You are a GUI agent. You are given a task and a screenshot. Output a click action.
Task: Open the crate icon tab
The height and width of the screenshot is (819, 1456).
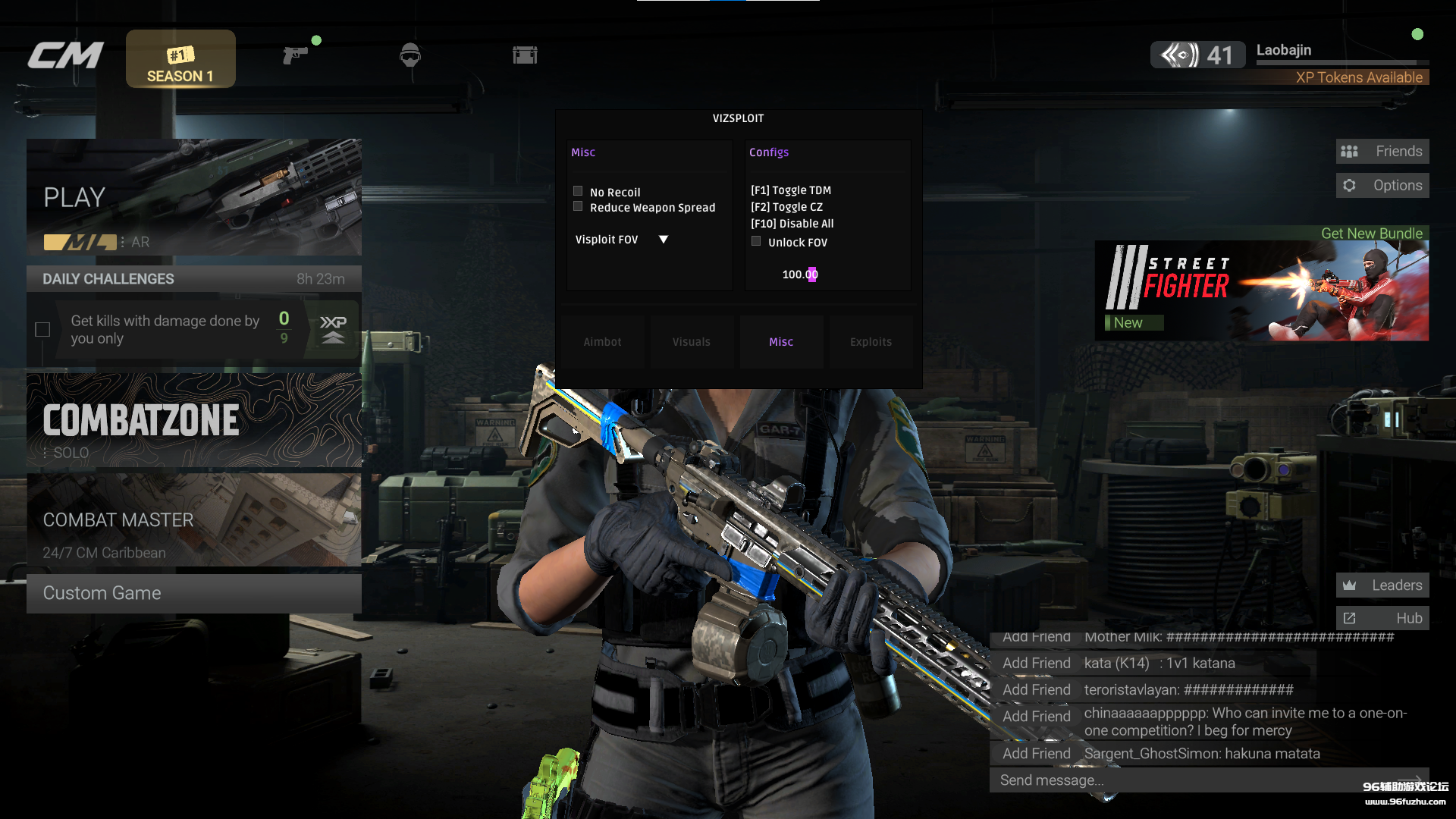[x=525, y=55]
